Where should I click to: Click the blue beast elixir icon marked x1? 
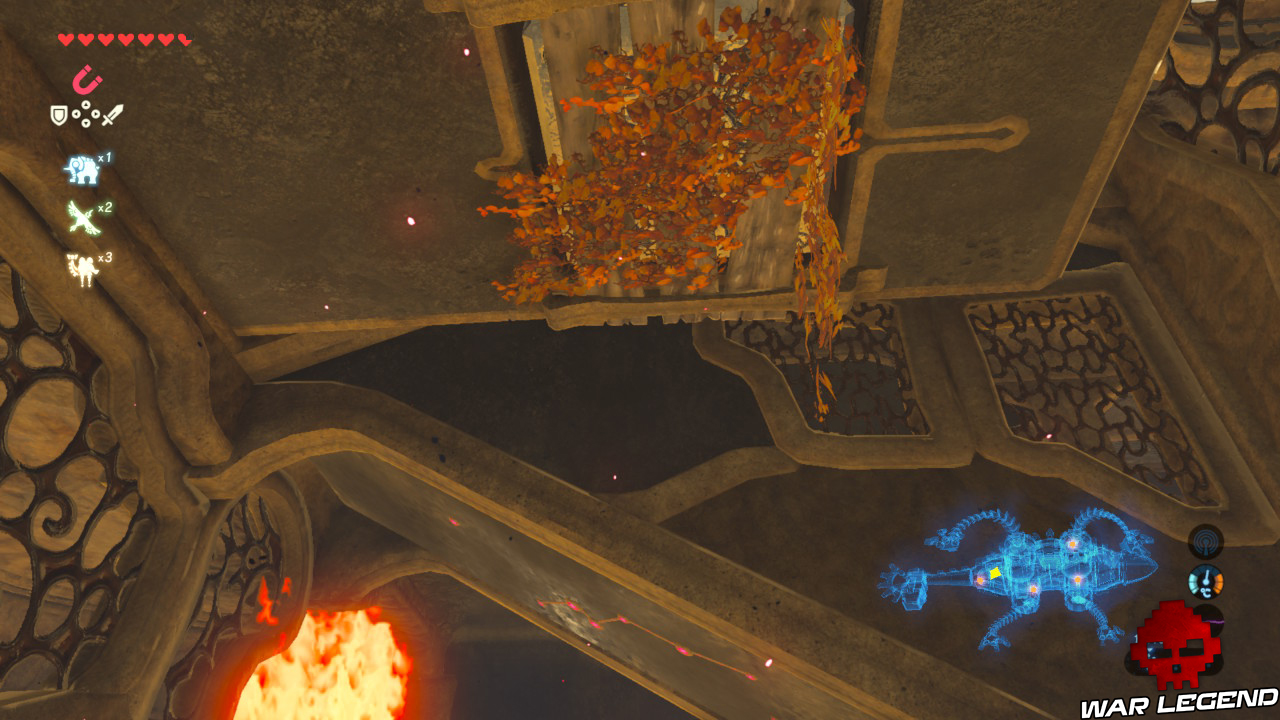83,170
